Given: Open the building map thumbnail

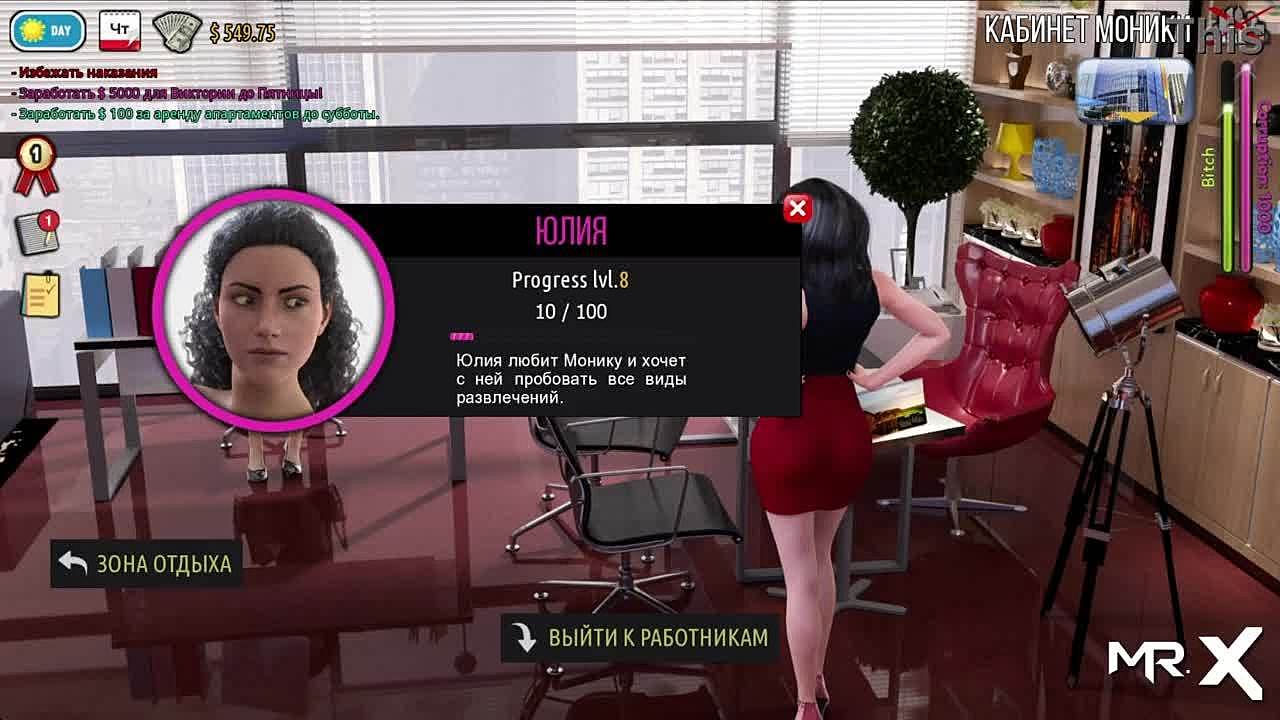Looking at the screenshot, I should click(1134, 90).
